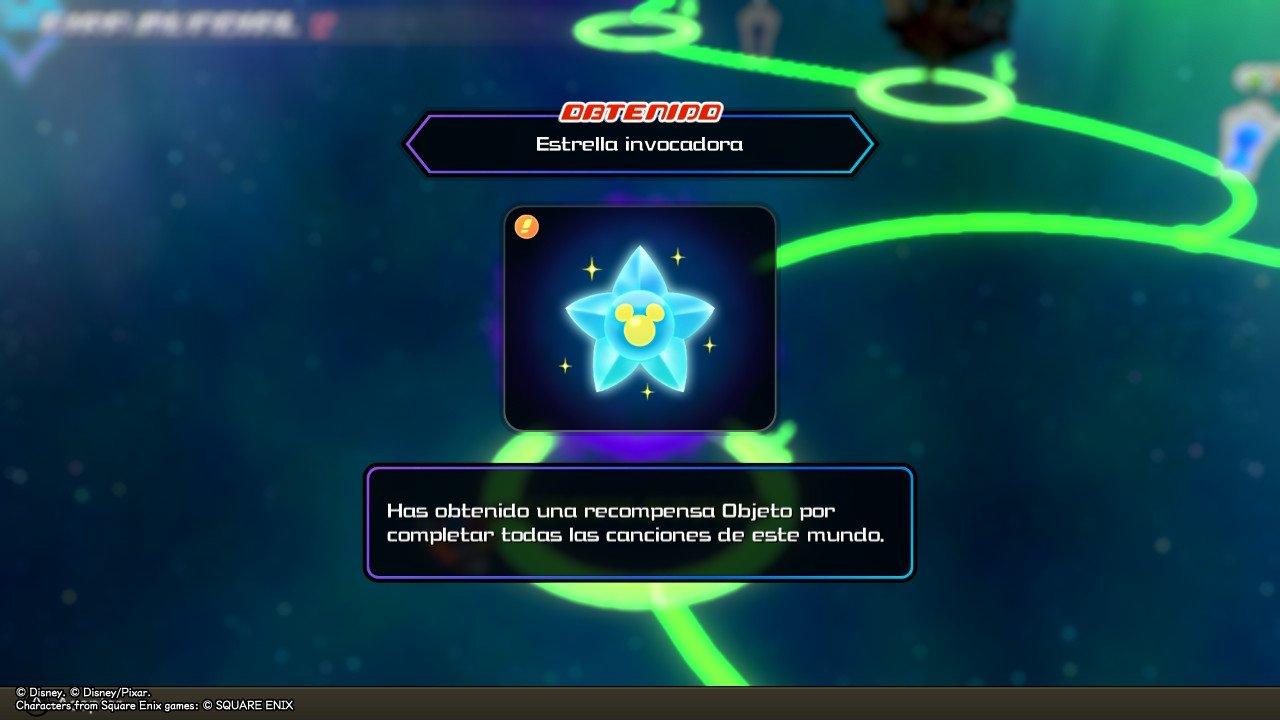
Task: Click the reward description message box
Action: coord(640,522)
